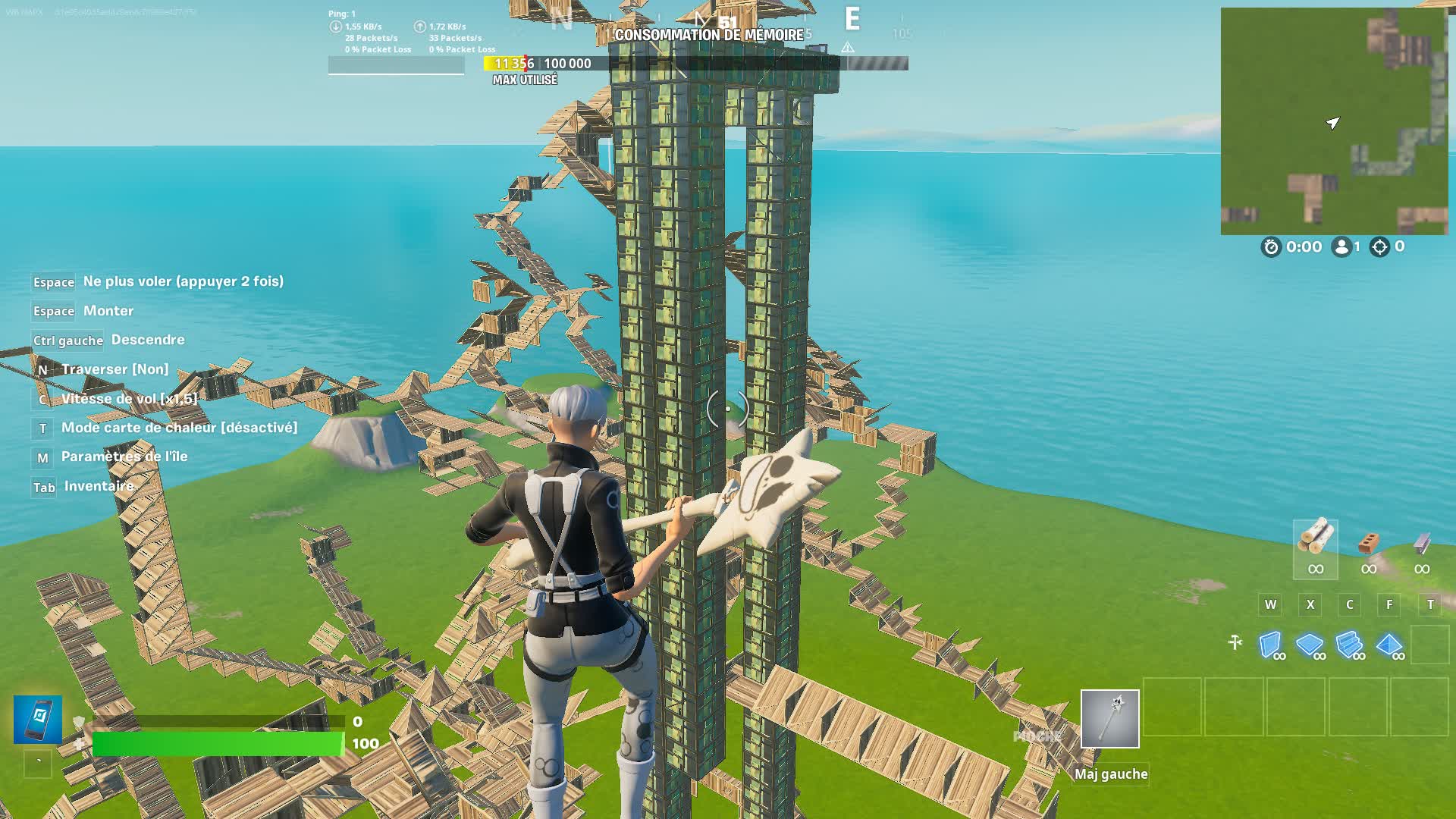Select the pickaxe hotbar slot
Screen dimensions: 1456x819
click(1109, 718)
